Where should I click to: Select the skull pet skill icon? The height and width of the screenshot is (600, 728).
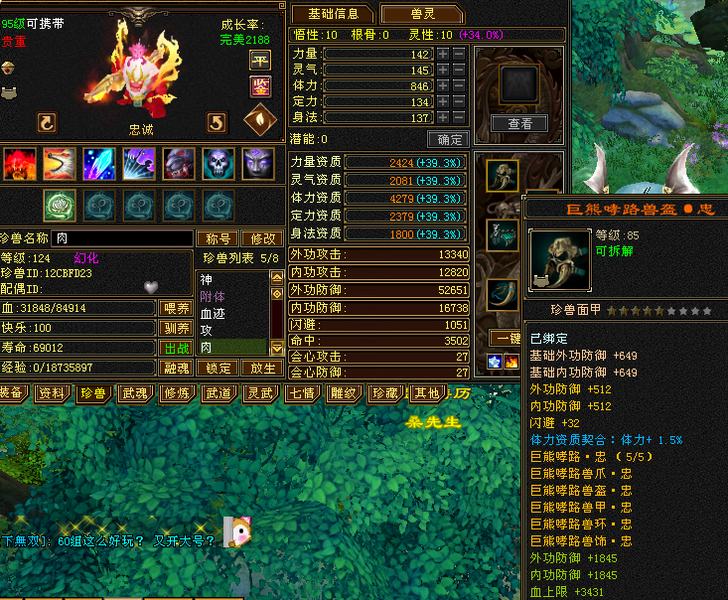218,163
